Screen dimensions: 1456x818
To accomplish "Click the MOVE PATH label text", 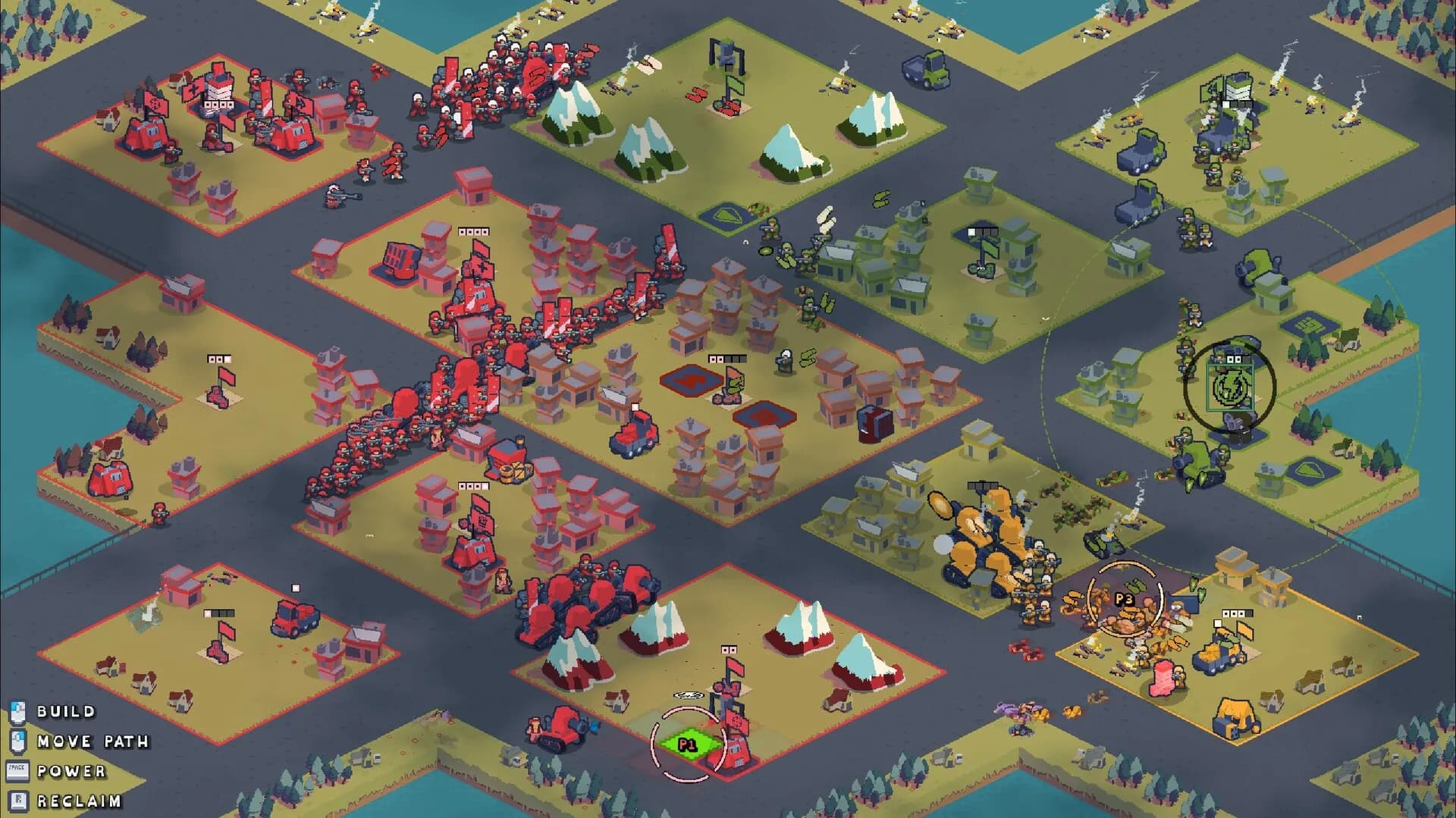I will coord(94,742).
